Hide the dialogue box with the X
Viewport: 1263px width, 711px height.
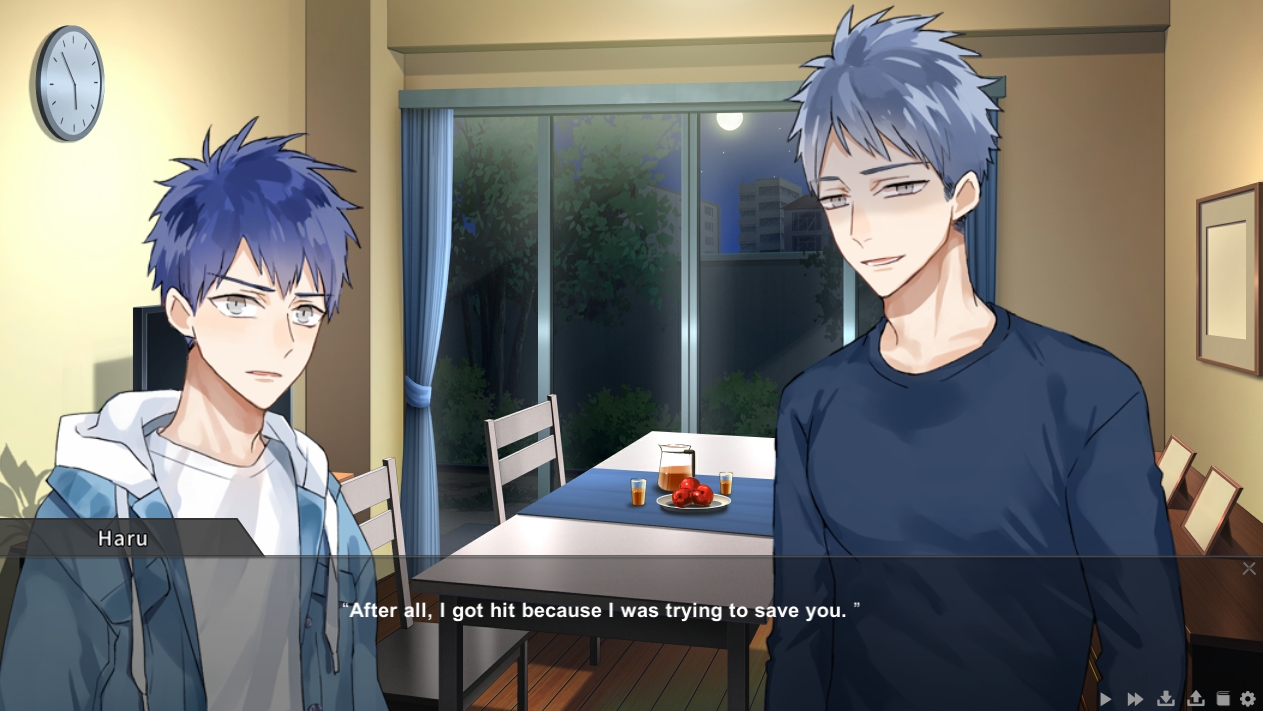1248,569
